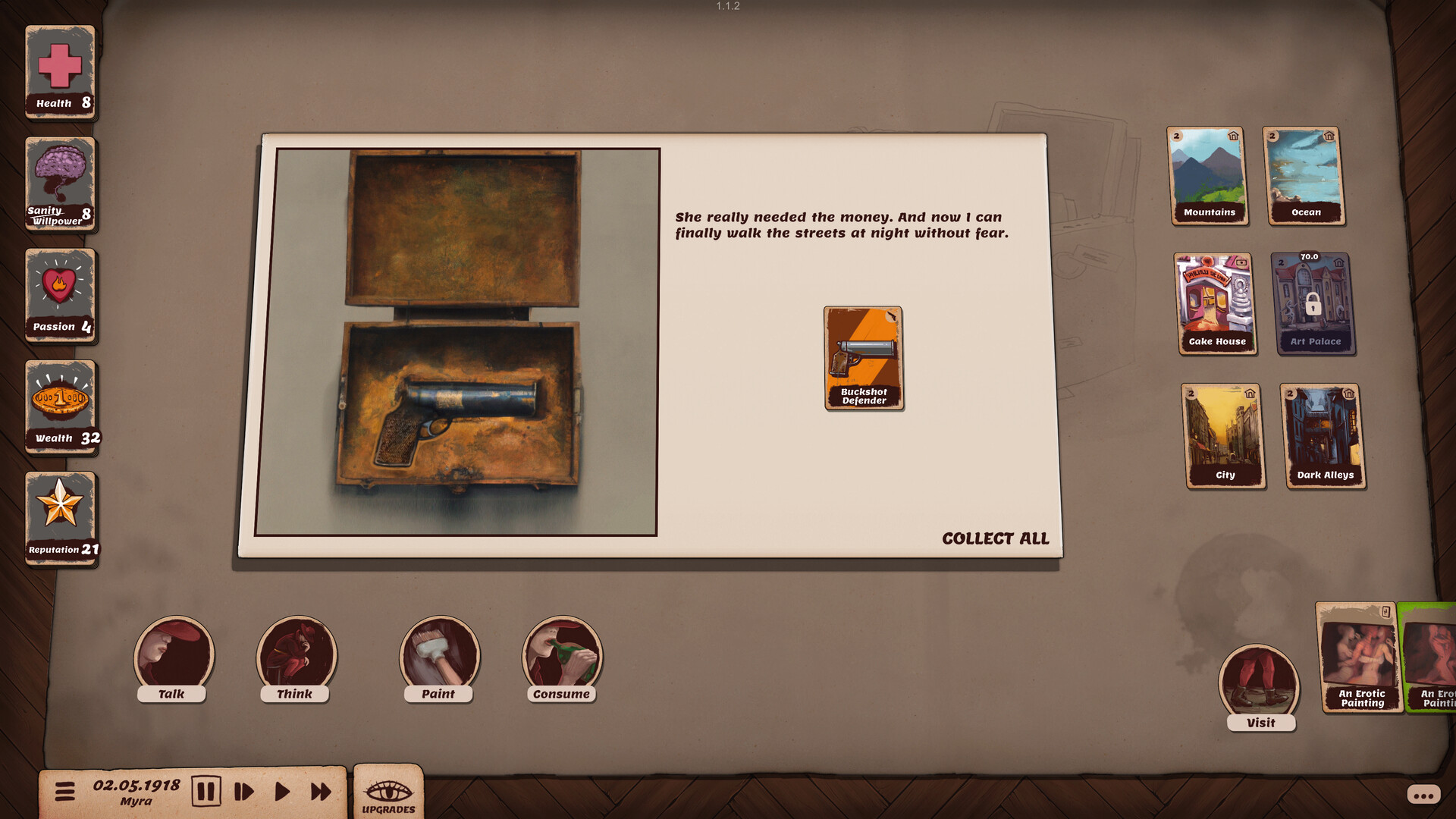Select the Think action icon
Screen dimensions: 1456x819
click(x=296, y=656)
